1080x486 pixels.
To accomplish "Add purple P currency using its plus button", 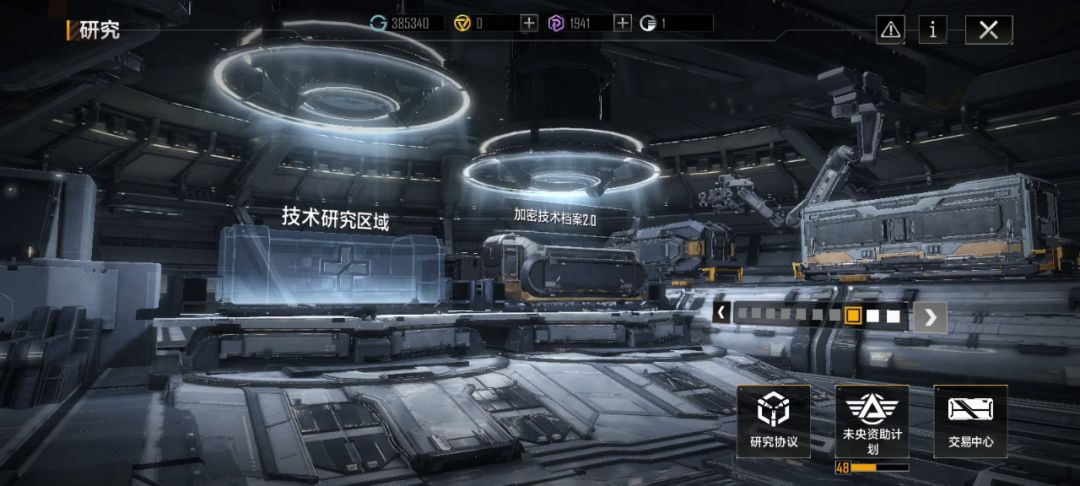I will pyautogui.click(x=622, y=22).
